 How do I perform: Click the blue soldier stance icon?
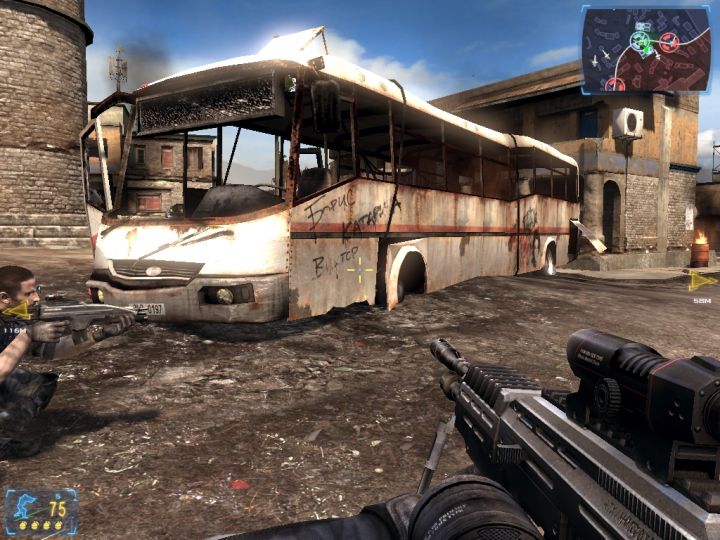click(x=22, y=507)
